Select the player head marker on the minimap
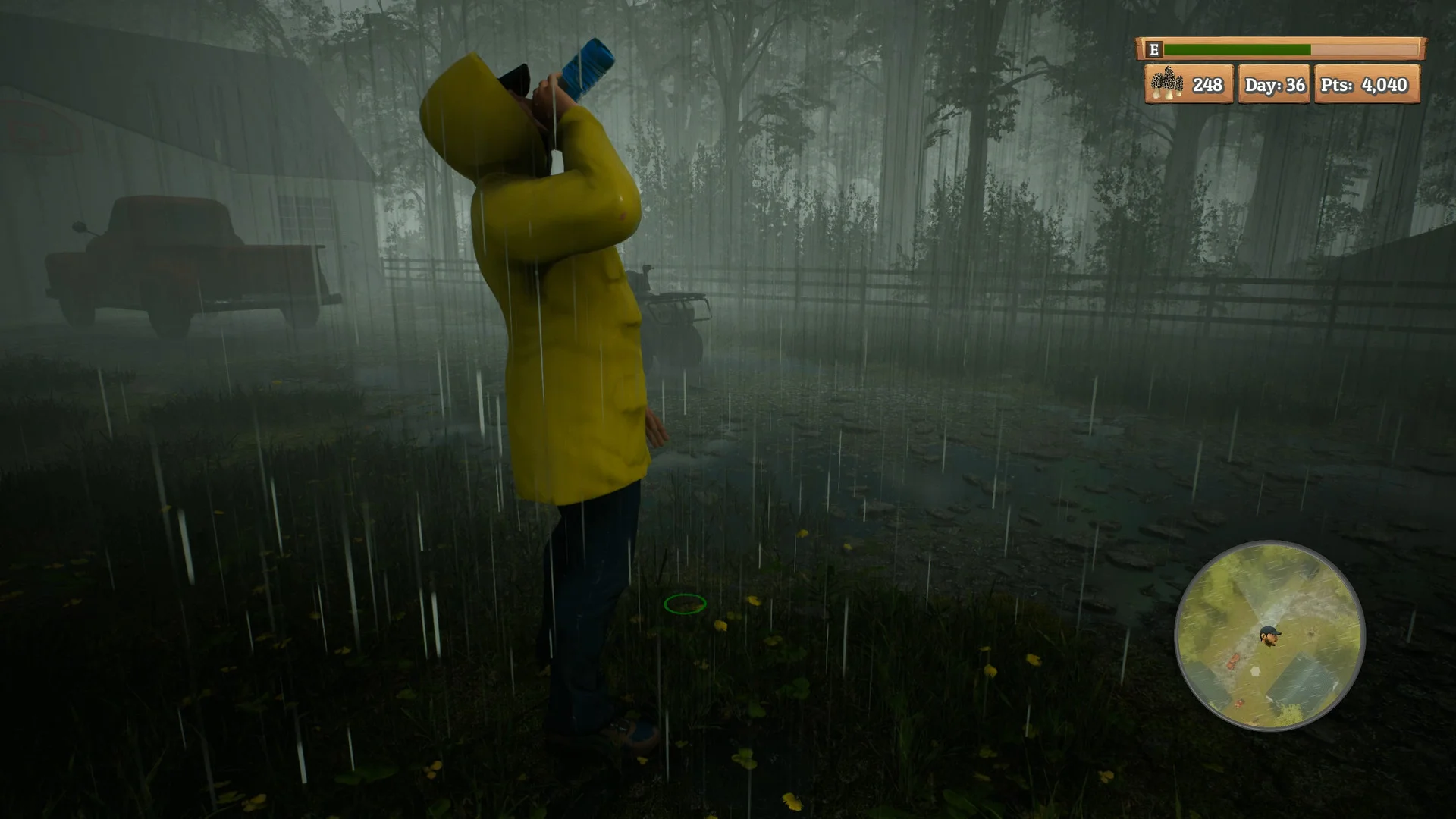Screen dimensions: 1456x819 1269,636
